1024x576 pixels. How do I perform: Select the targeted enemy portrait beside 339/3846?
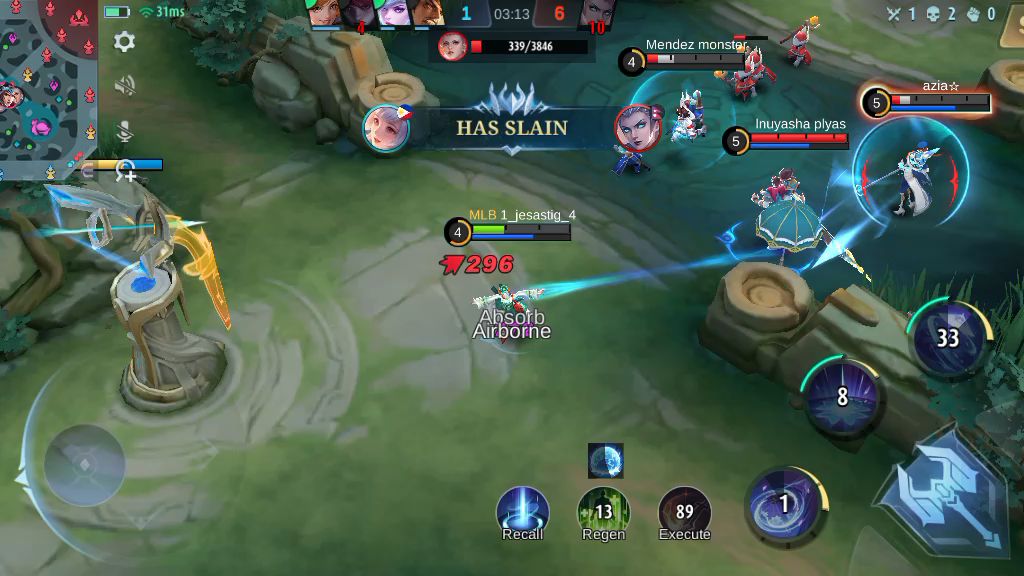pyautogui.click(x=453, y=46)
